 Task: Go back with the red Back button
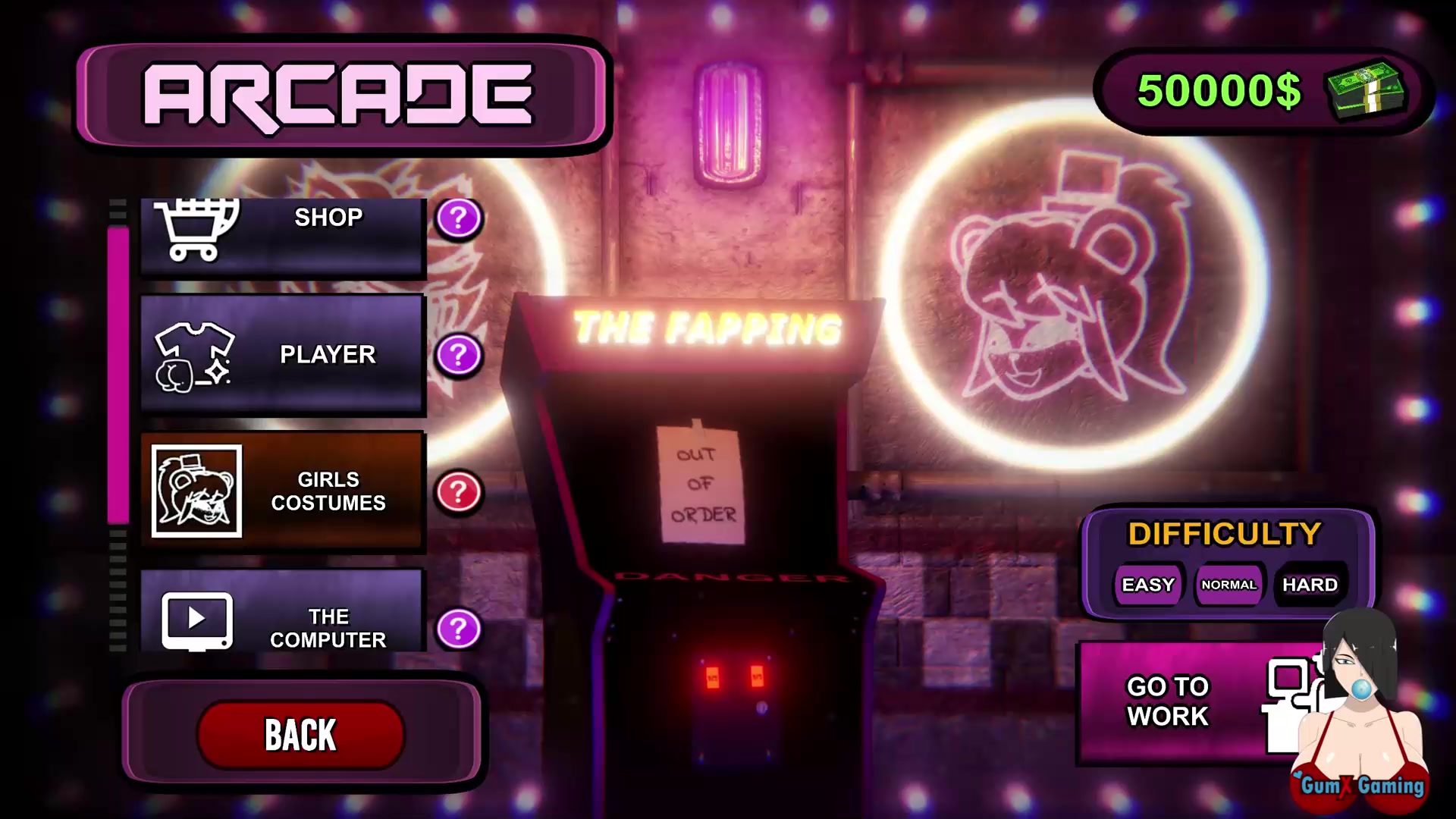click(300, 734)
